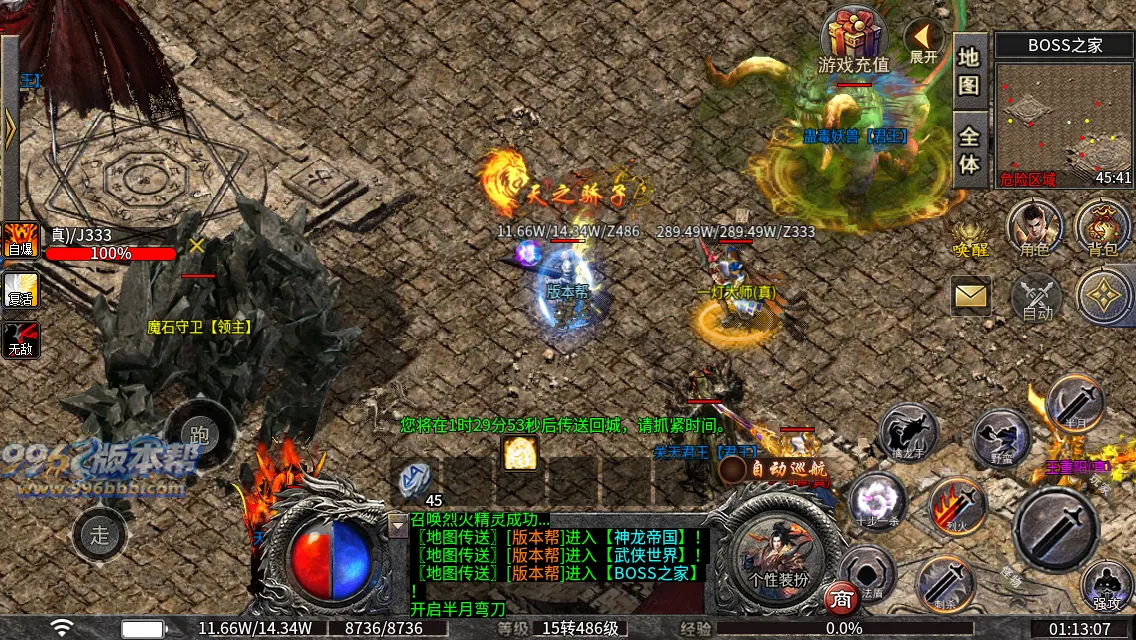Expand the top menu with 展开 arrow
This screenshot has width=1136, height=640.
click(923, 40)
